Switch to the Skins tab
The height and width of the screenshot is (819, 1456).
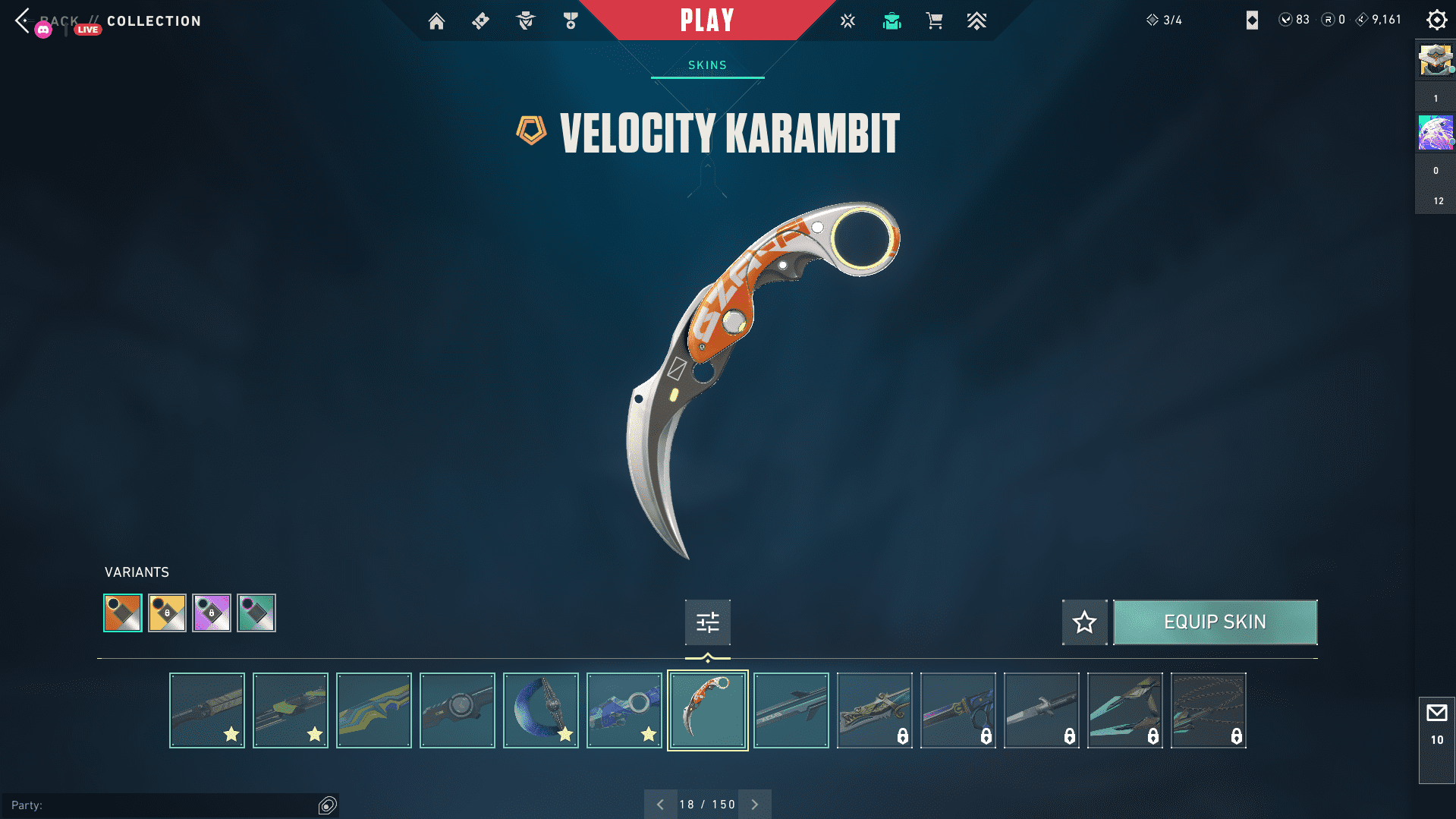tap(707, 65)
